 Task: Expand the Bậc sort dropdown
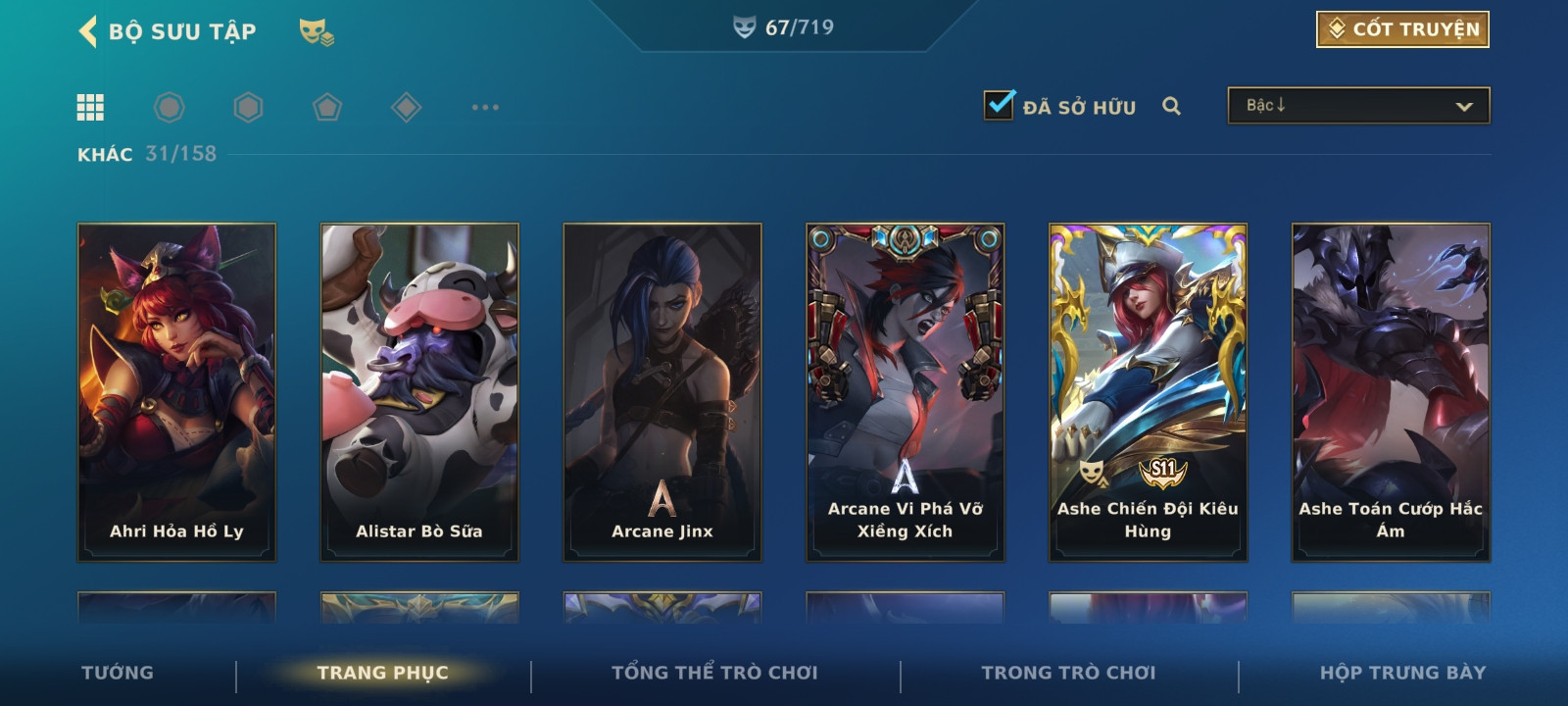1358,106
